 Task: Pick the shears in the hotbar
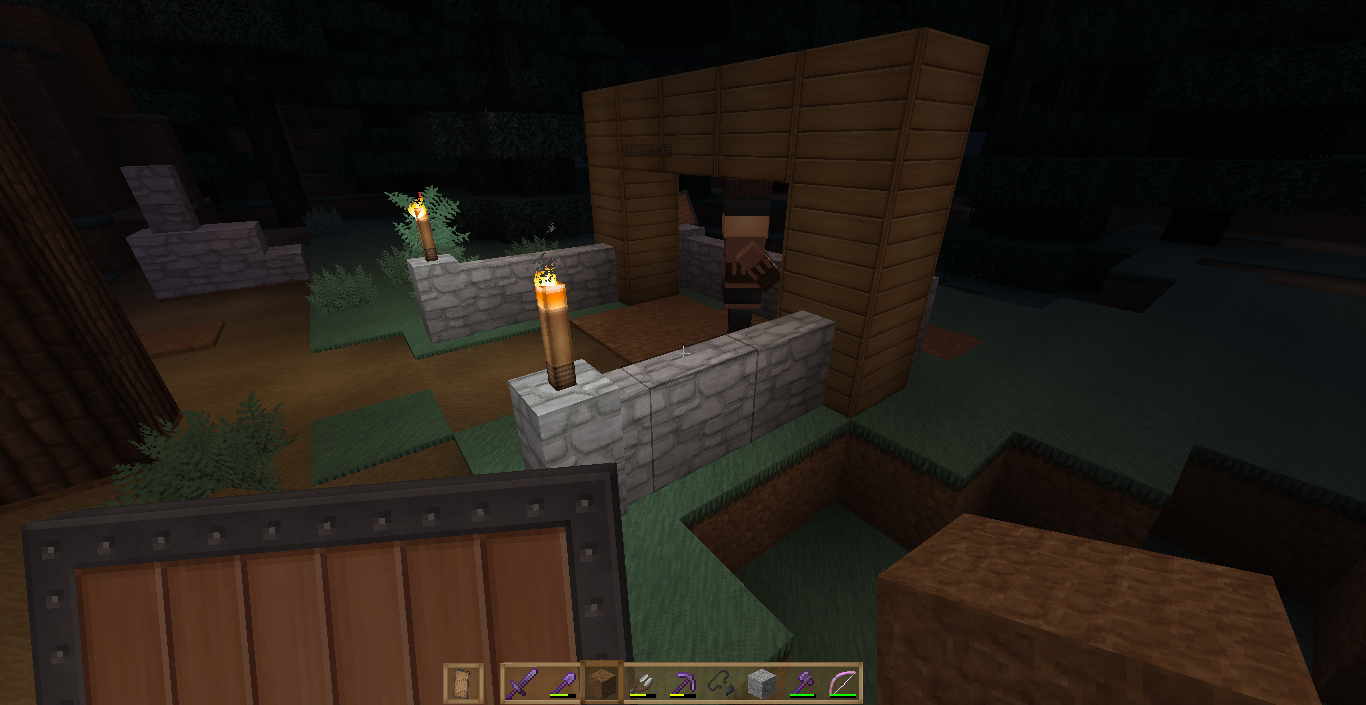[643, 683]
